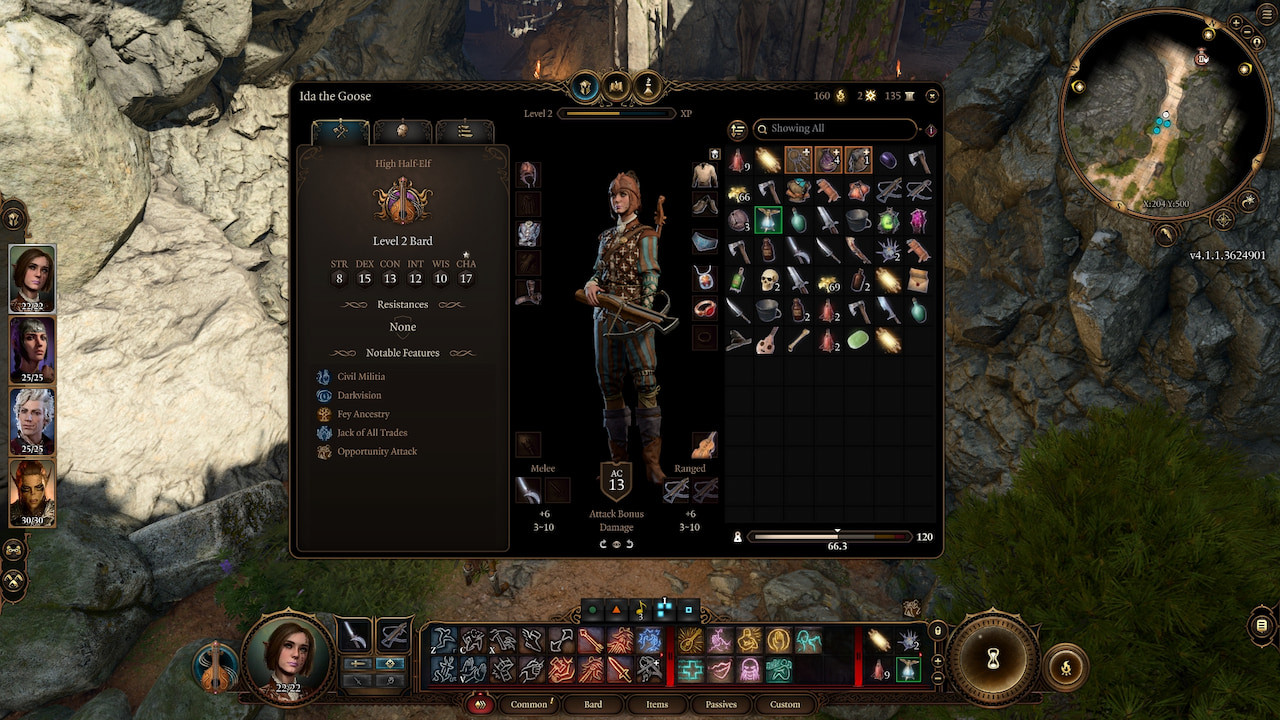Select the Darkvision notable feature

(359, 395)
